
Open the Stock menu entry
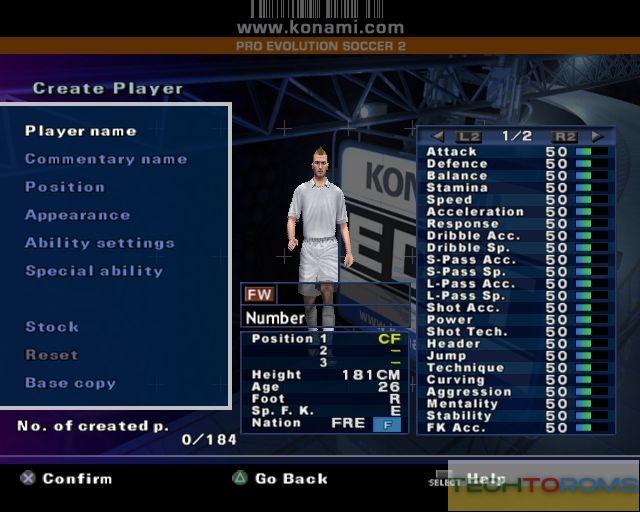pyautogui.click(x=52, y=327)
